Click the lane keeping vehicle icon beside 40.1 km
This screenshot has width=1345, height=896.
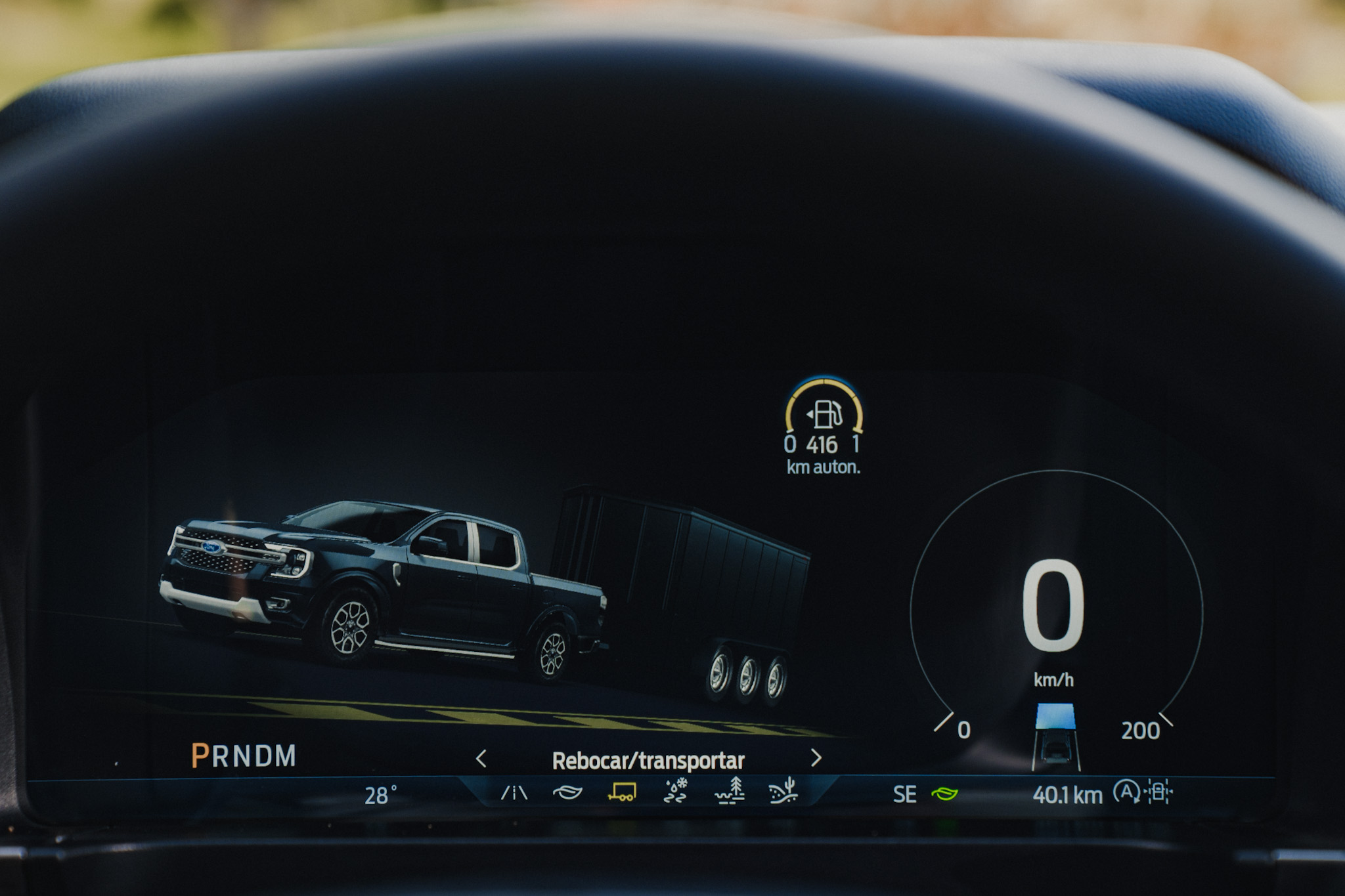coord(1159,792)
